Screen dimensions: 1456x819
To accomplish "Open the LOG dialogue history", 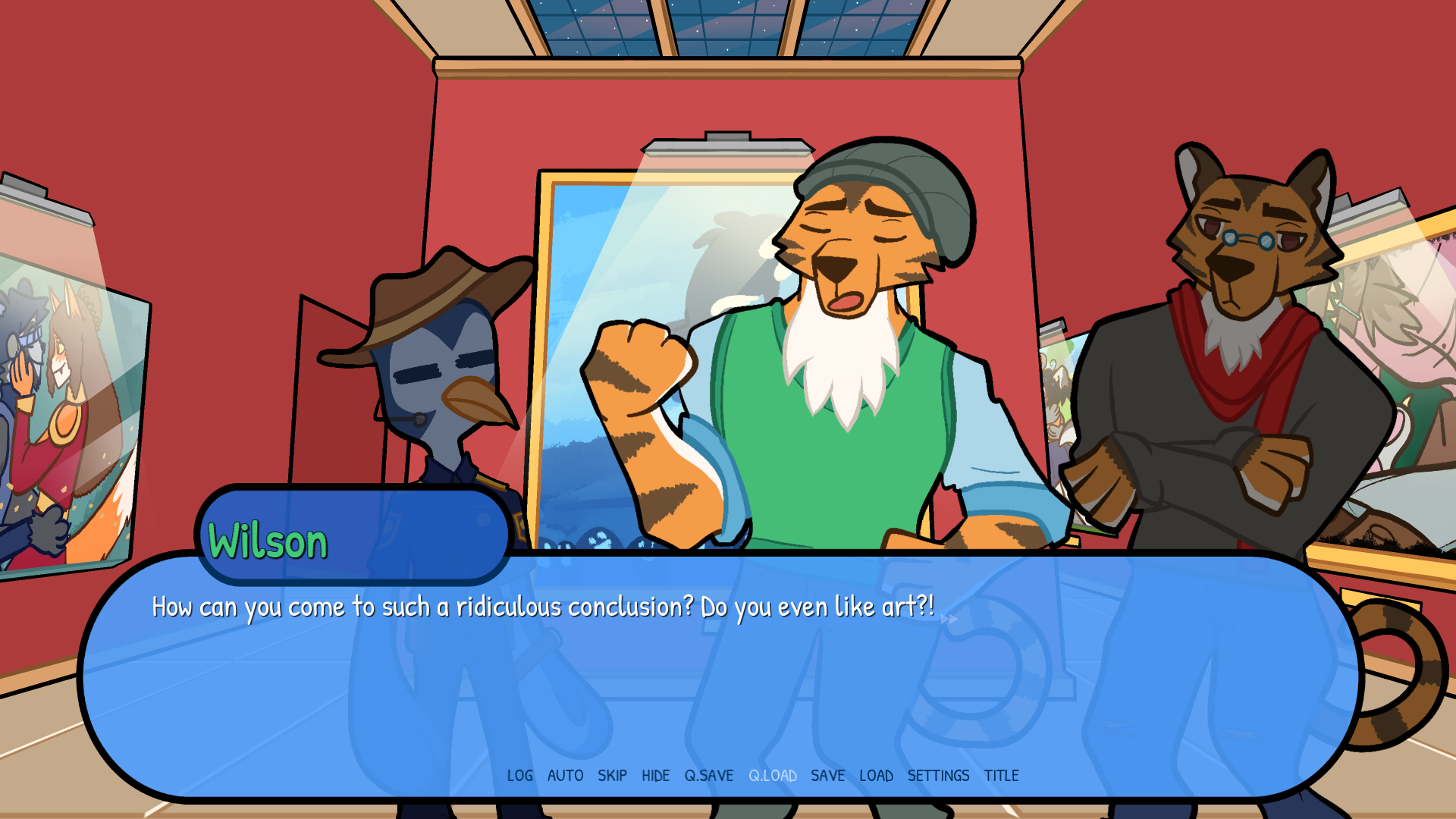I will [519, 776].
